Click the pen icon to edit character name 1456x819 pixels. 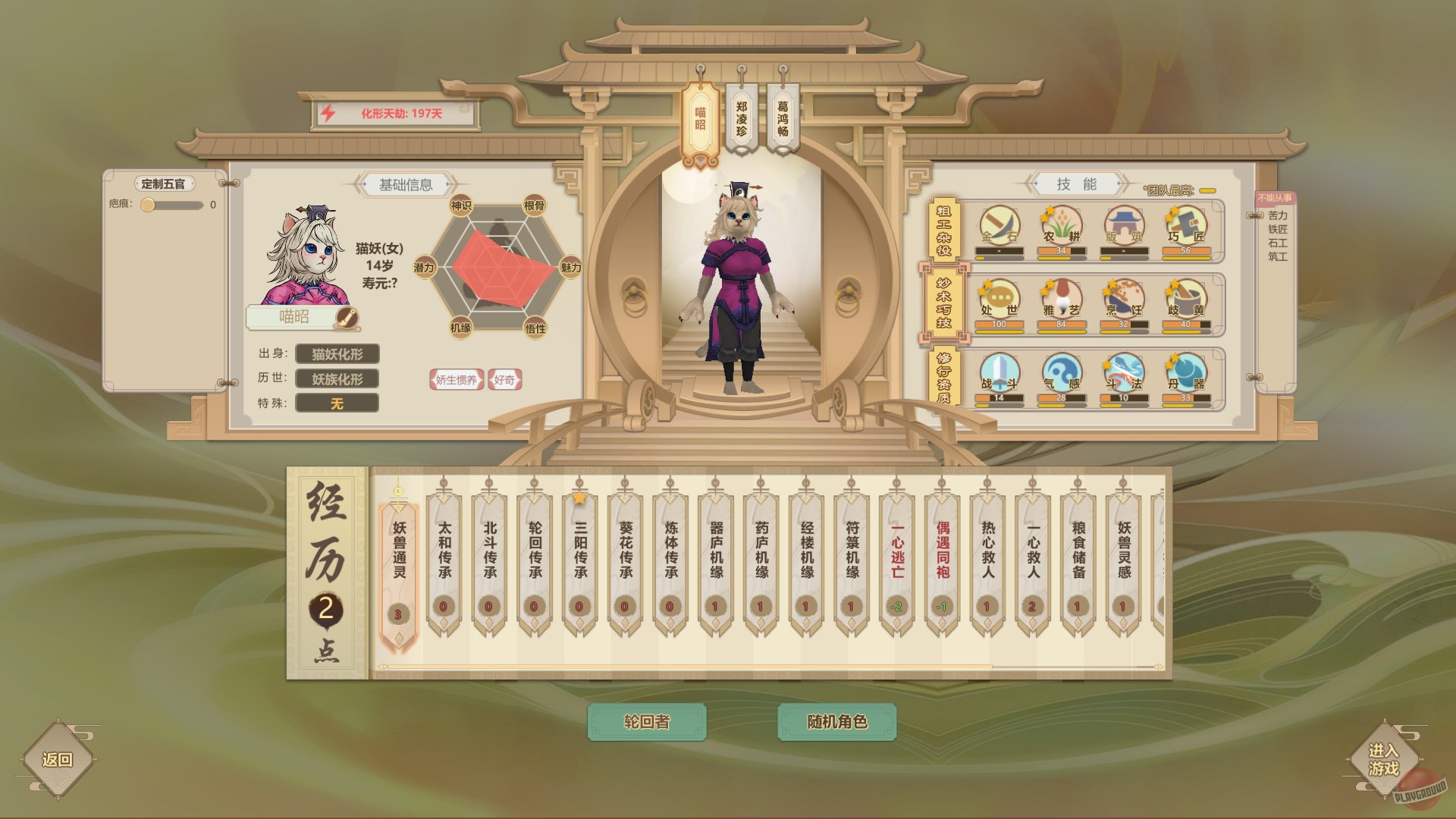[x=347, y=318]
